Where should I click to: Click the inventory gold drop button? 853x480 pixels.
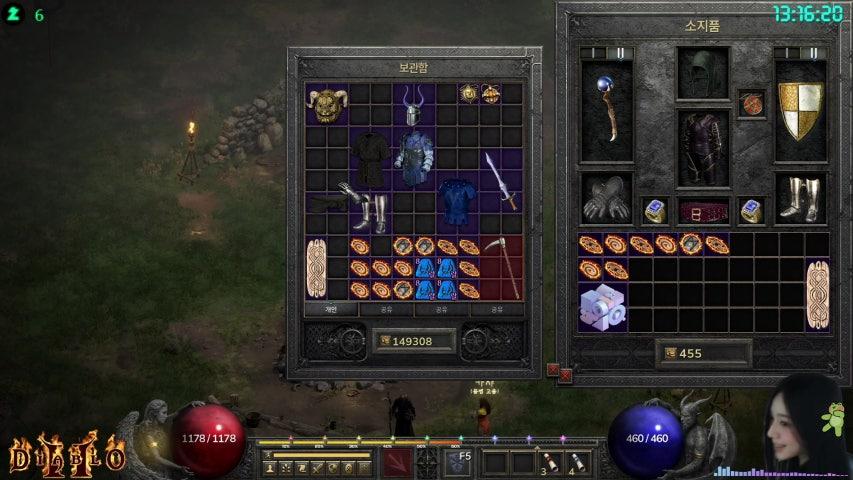669,353
